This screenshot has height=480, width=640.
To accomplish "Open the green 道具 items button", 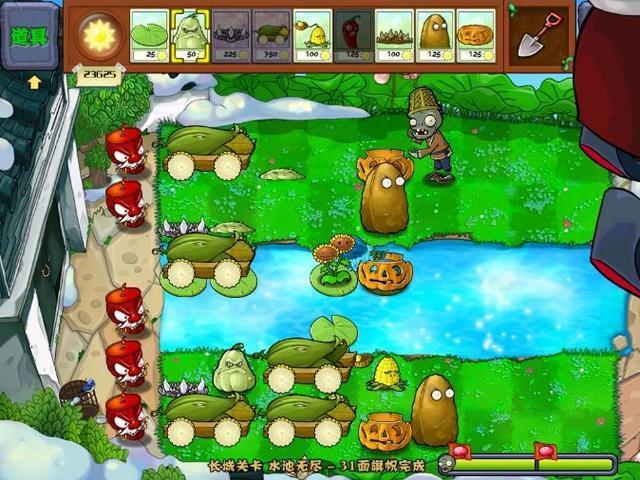I will click(30, 36).
